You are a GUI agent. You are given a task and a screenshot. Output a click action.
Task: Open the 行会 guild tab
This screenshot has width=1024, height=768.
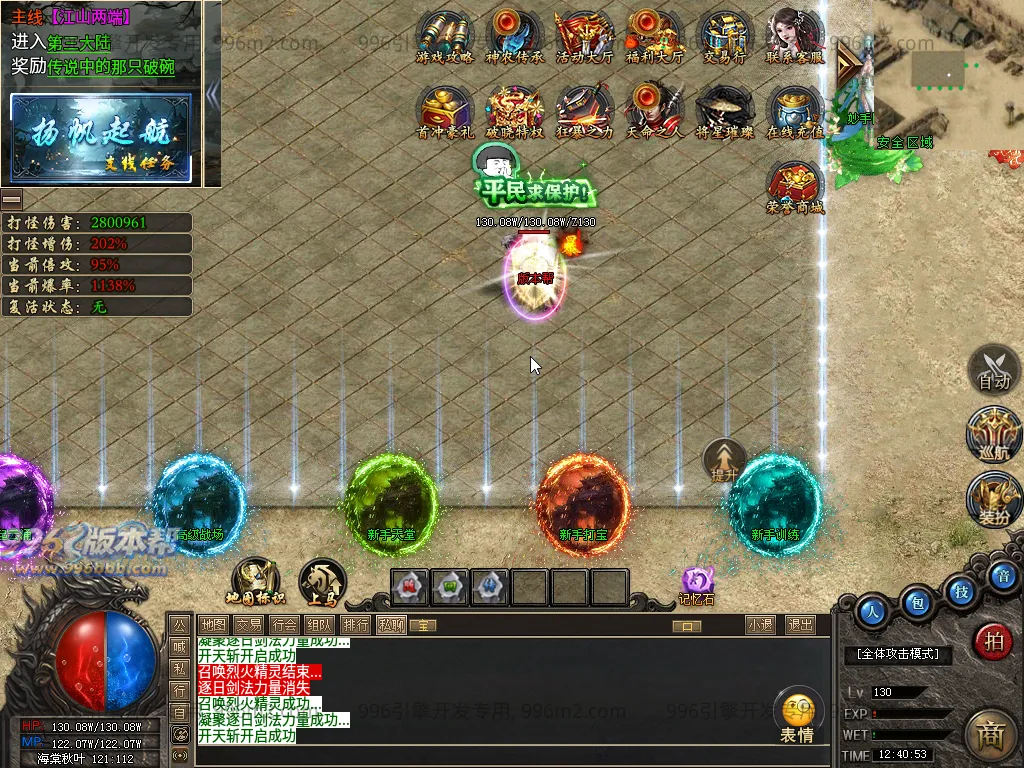284,625
